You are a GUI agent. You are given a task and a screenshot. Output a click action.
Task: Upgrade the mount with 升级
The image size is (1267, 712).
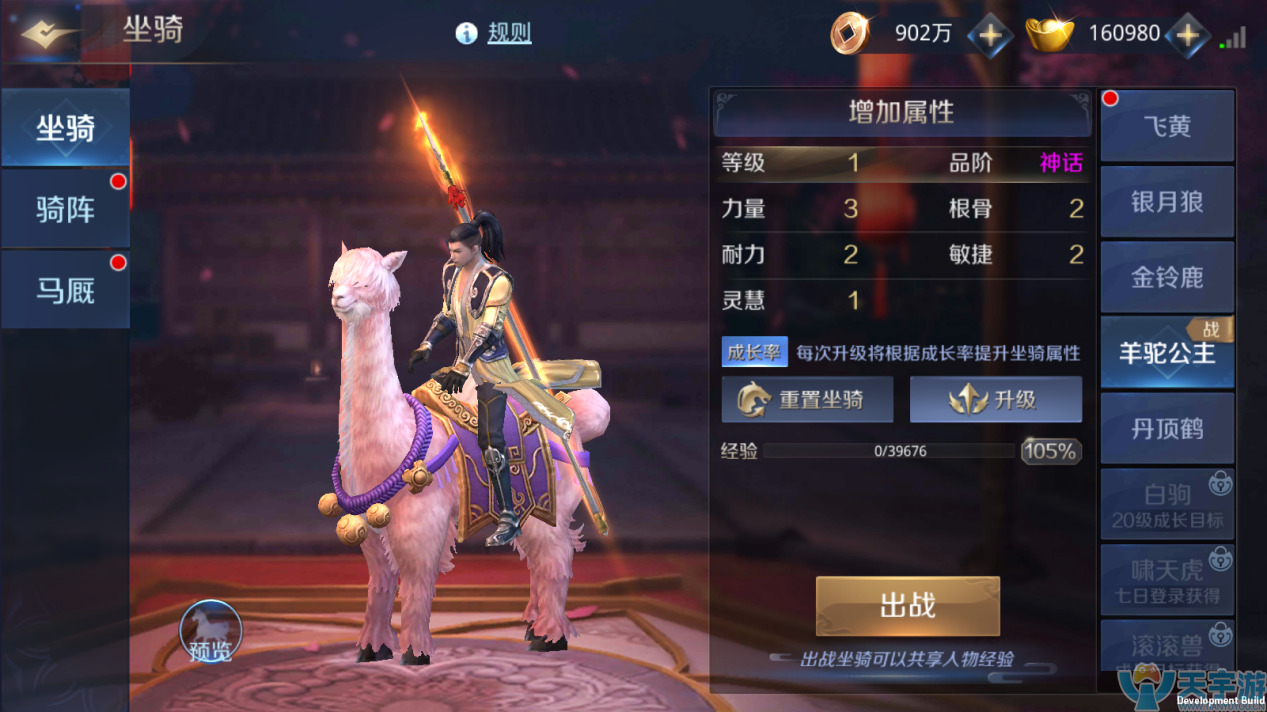[x=995, y=401]
